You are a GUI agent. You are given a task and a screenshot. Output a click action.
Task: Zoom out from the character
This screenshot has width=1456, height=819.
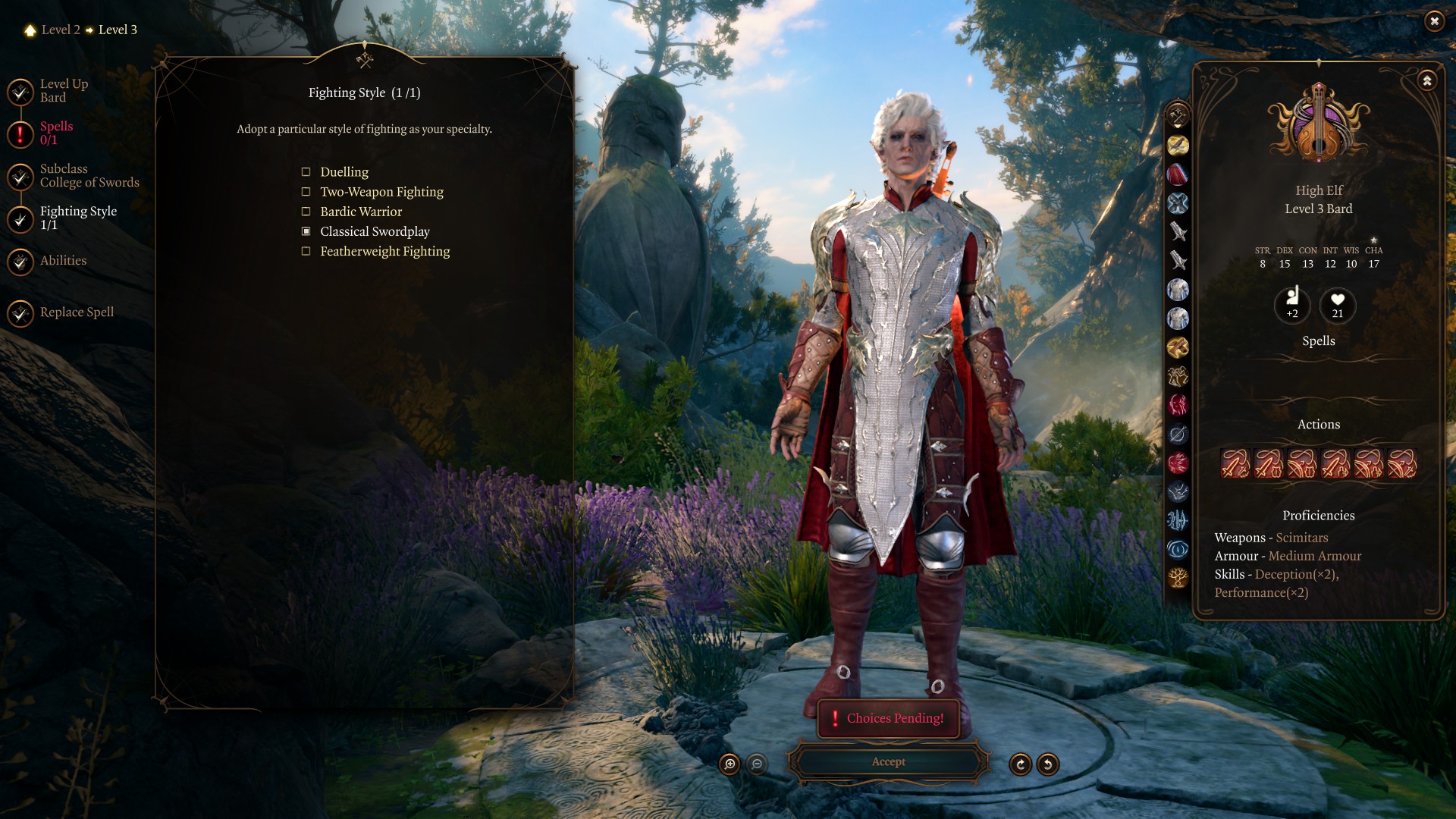click(x=757, y=764)
